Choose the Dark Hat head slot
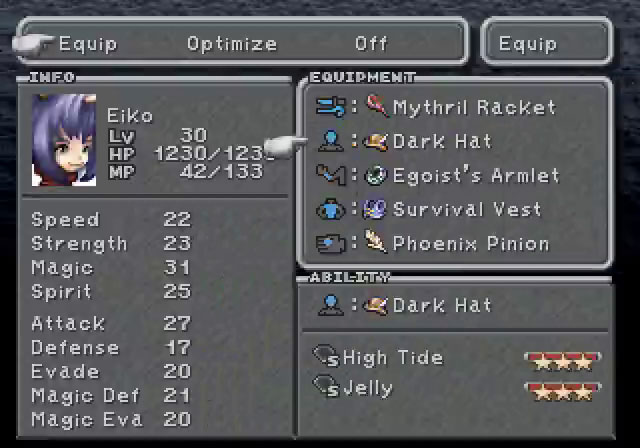The width and height of the screenshot is (640, 448). [441, 142]
